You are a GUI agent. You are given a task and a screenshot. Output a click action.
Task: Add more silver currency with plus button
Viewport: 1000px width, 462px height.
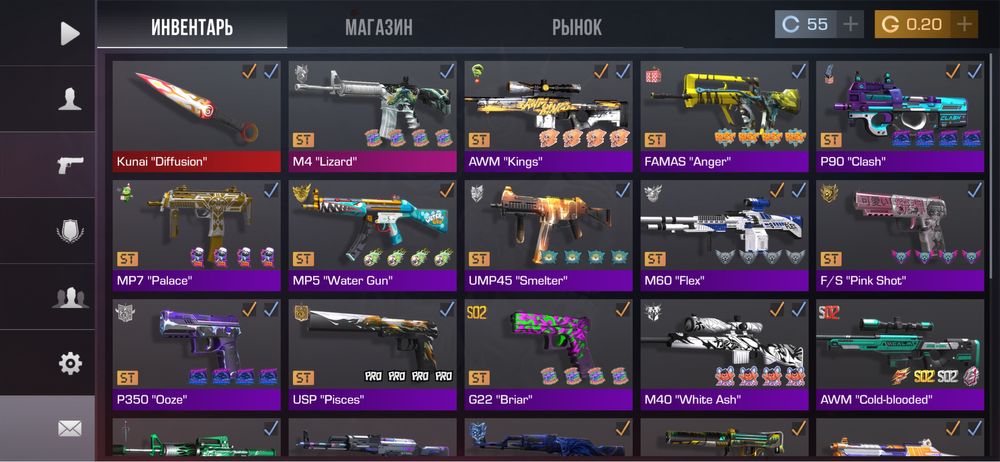click(851, 24)
